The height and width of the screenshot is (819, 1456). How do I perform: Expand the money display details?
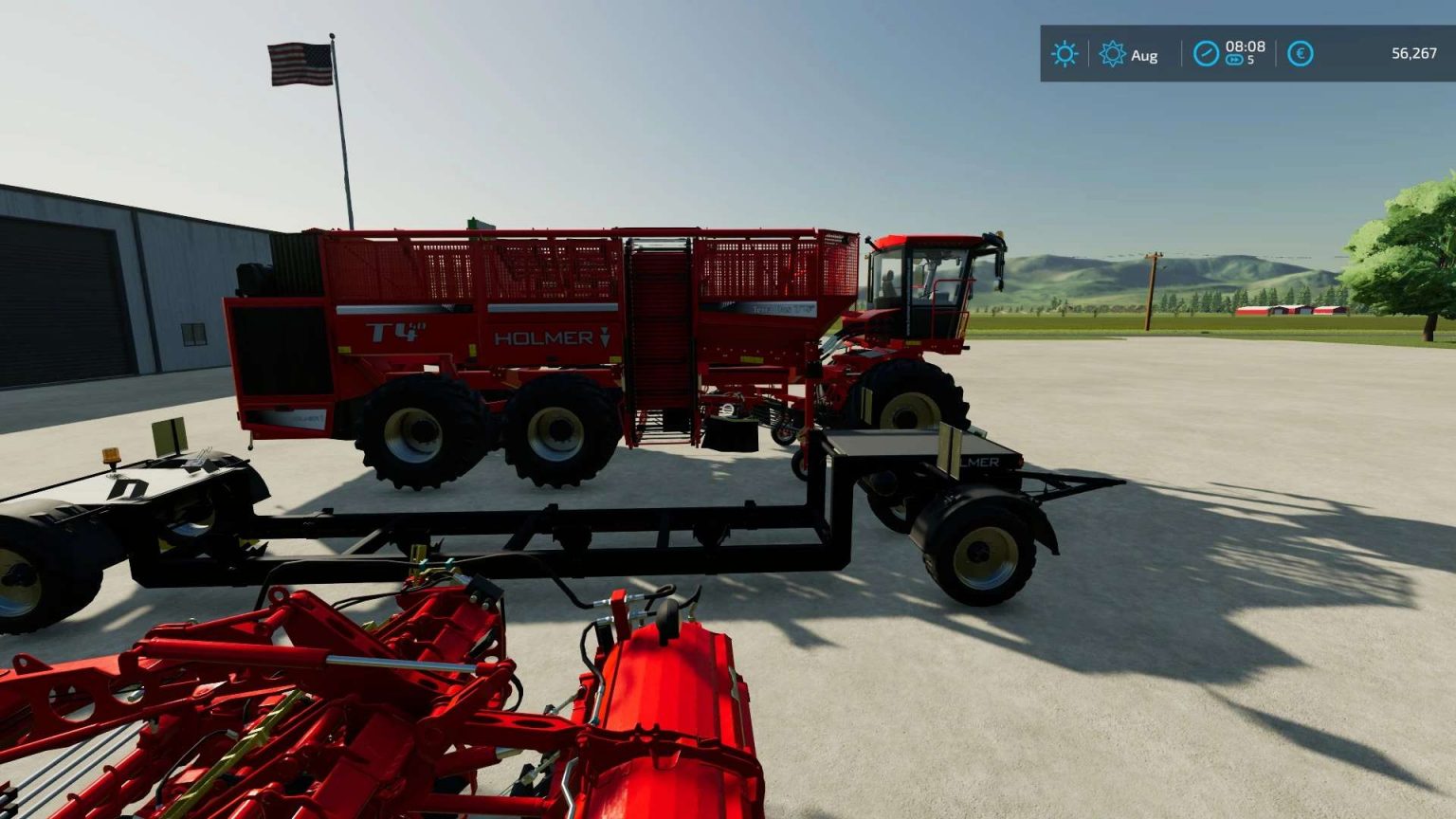pyautogui.click(x=1301, y=54)
